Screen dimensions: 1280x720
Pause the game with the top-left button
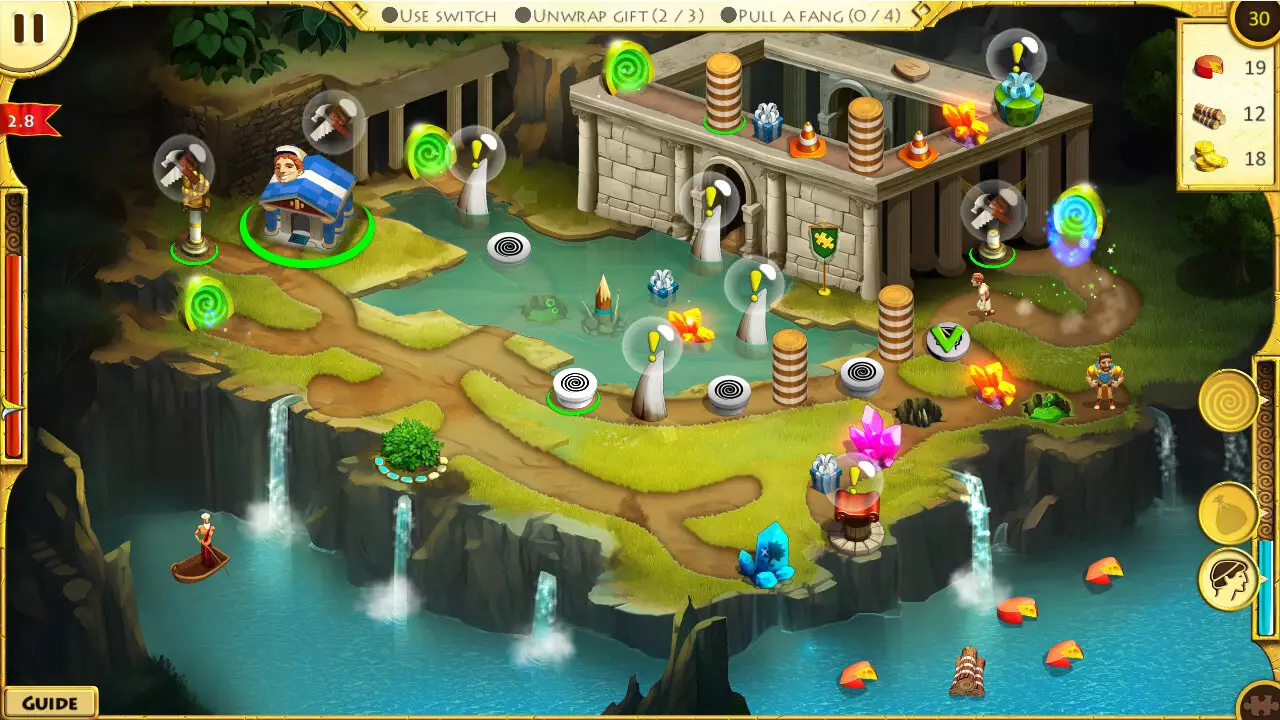28,28
